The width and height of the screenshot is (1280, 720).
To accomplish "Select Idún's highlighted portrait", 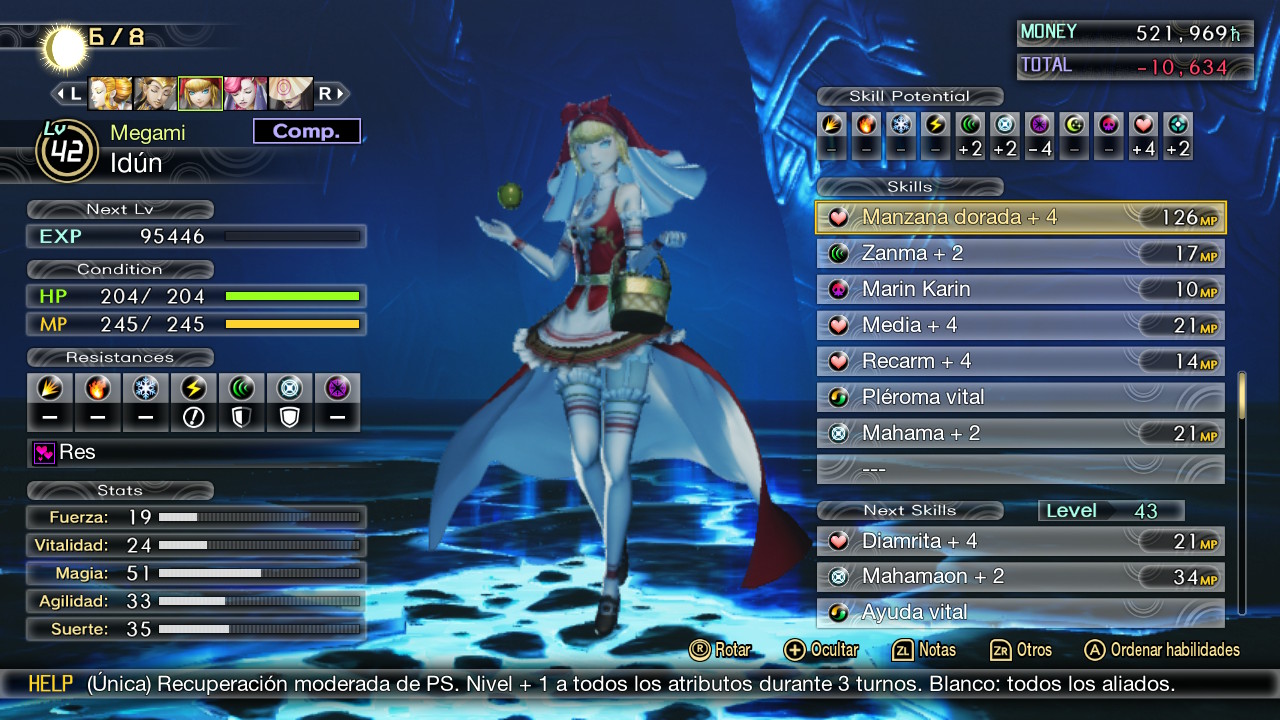I will coord(200,94).
